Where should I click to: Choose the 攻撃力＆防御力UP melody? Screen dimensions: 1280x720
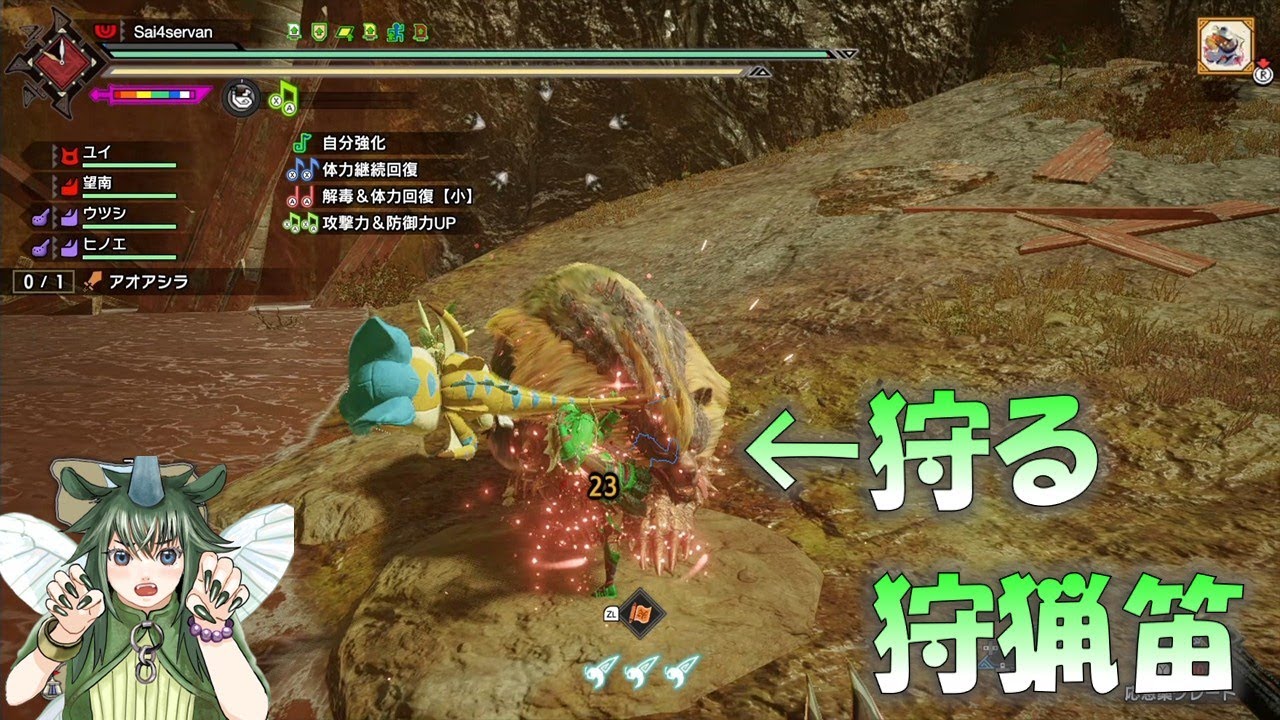pyautogui.click(x=388, y=223)
